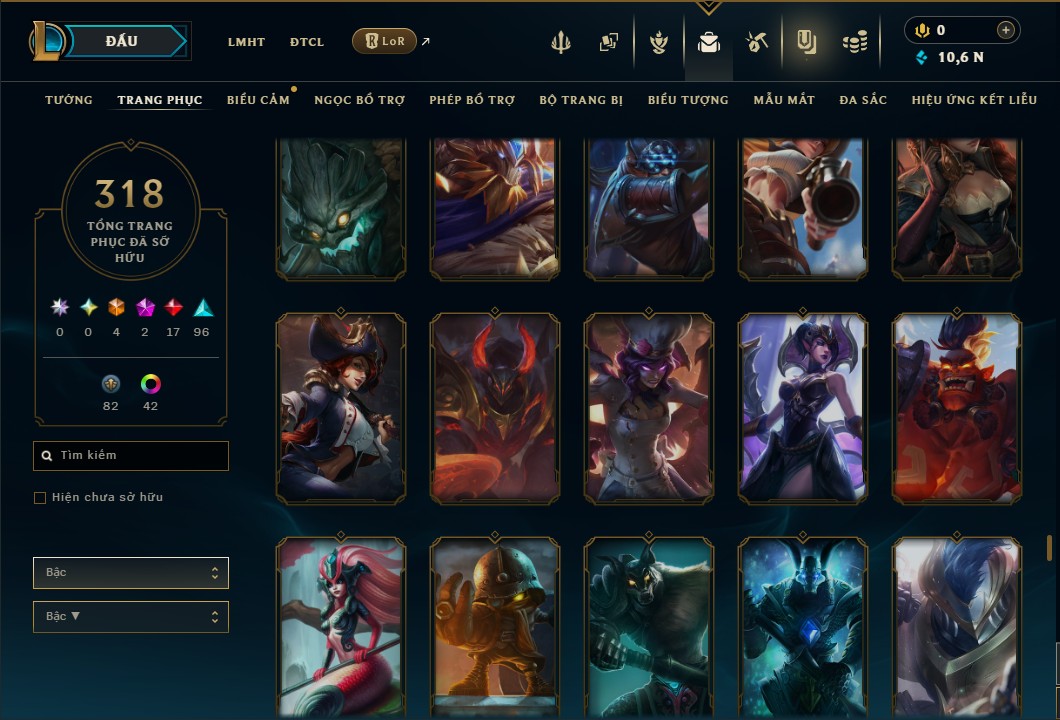Open the trident Clash icon
The height and width of the screenshot is (720, 1060).
(561, 43)
